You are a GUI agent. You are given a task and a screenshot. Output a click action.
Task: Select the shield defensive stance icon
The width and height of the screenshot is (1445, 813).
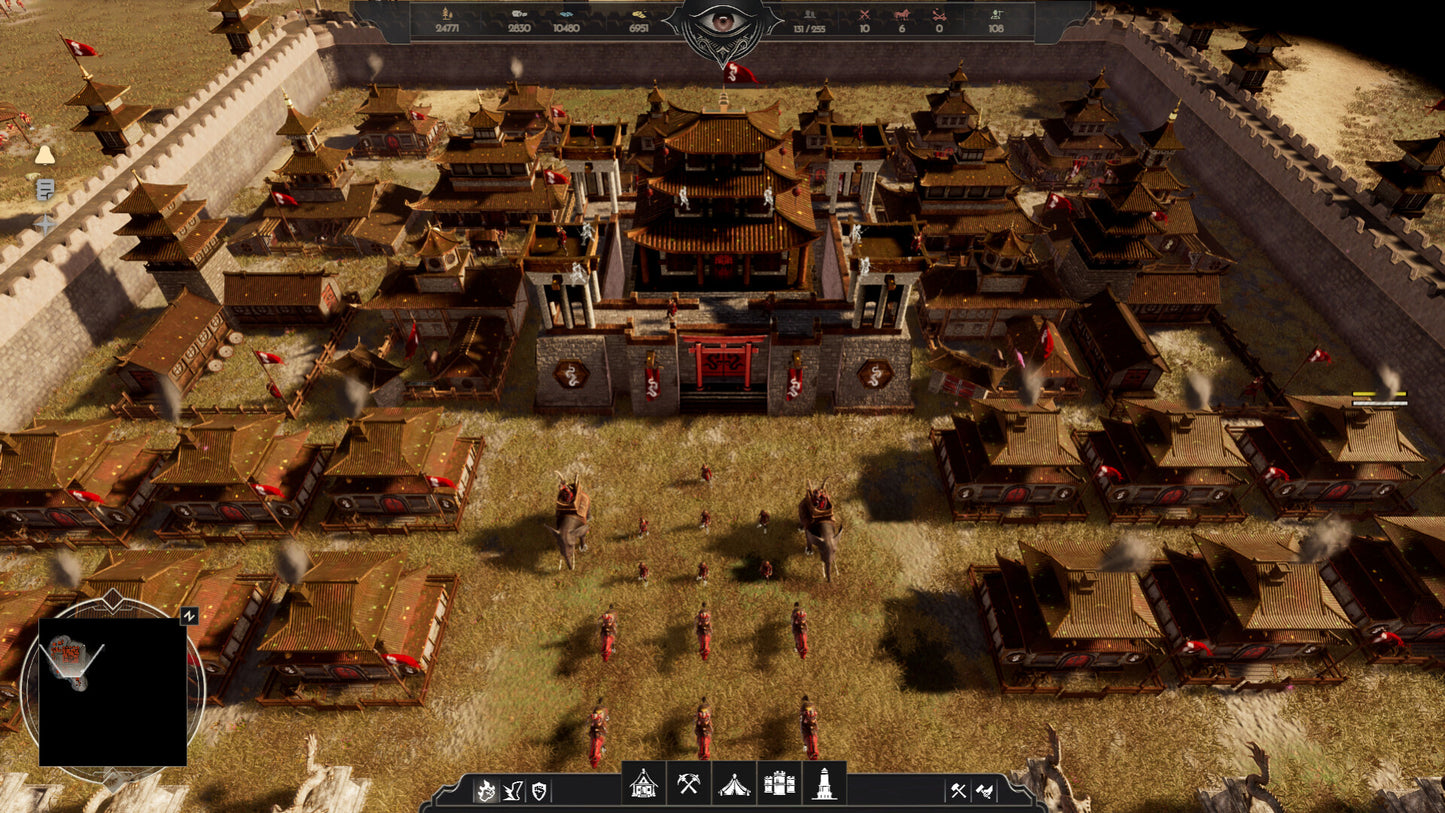[539, 791]
